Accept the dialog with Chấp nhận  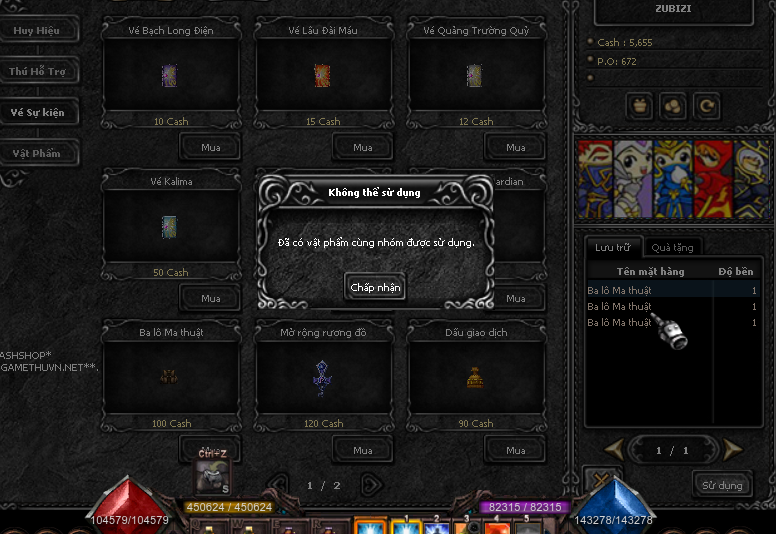376,287
